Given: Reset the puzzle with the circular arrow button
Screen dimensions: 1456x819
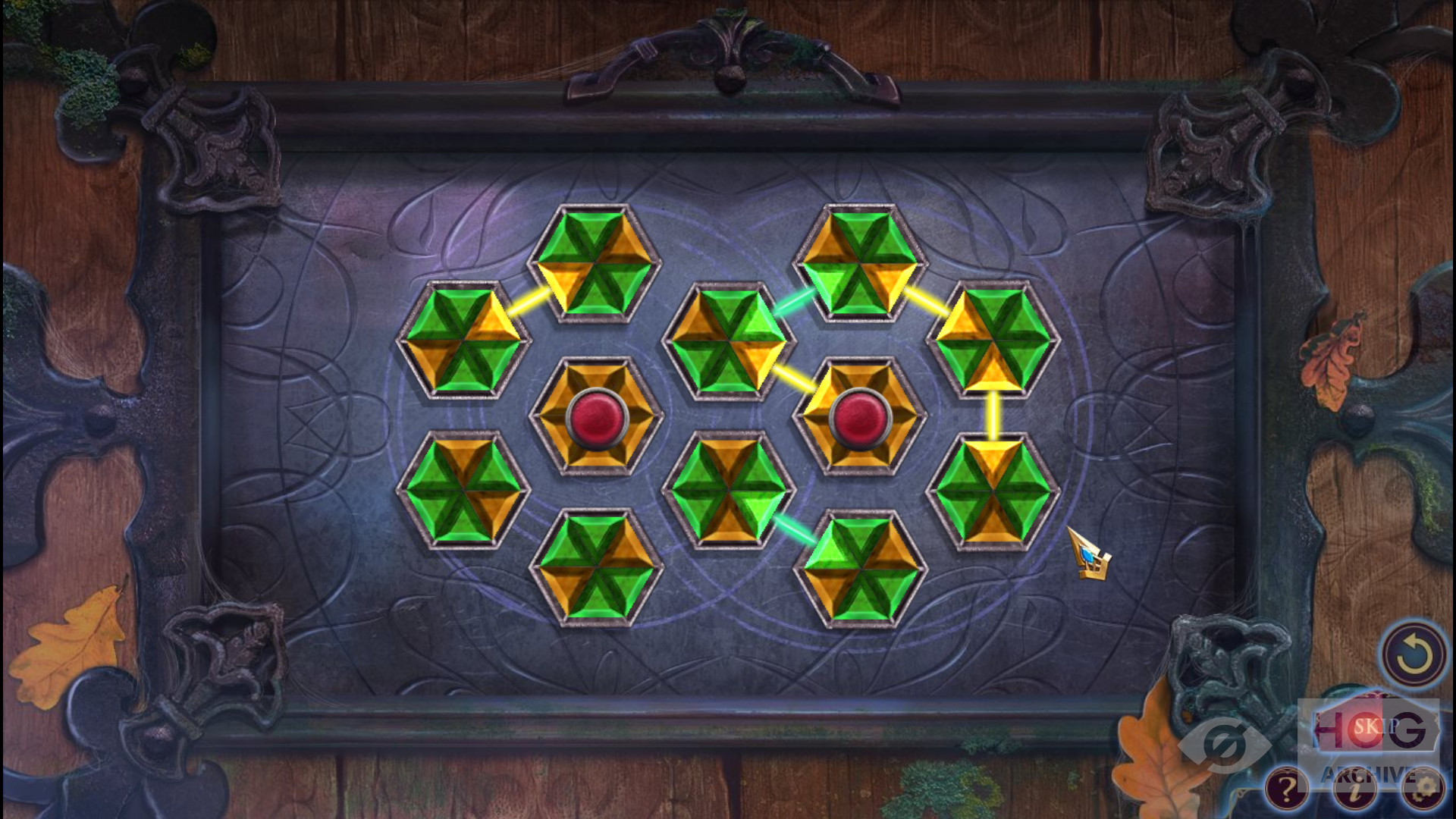Looking at the screenshot, I should 1412,655.
